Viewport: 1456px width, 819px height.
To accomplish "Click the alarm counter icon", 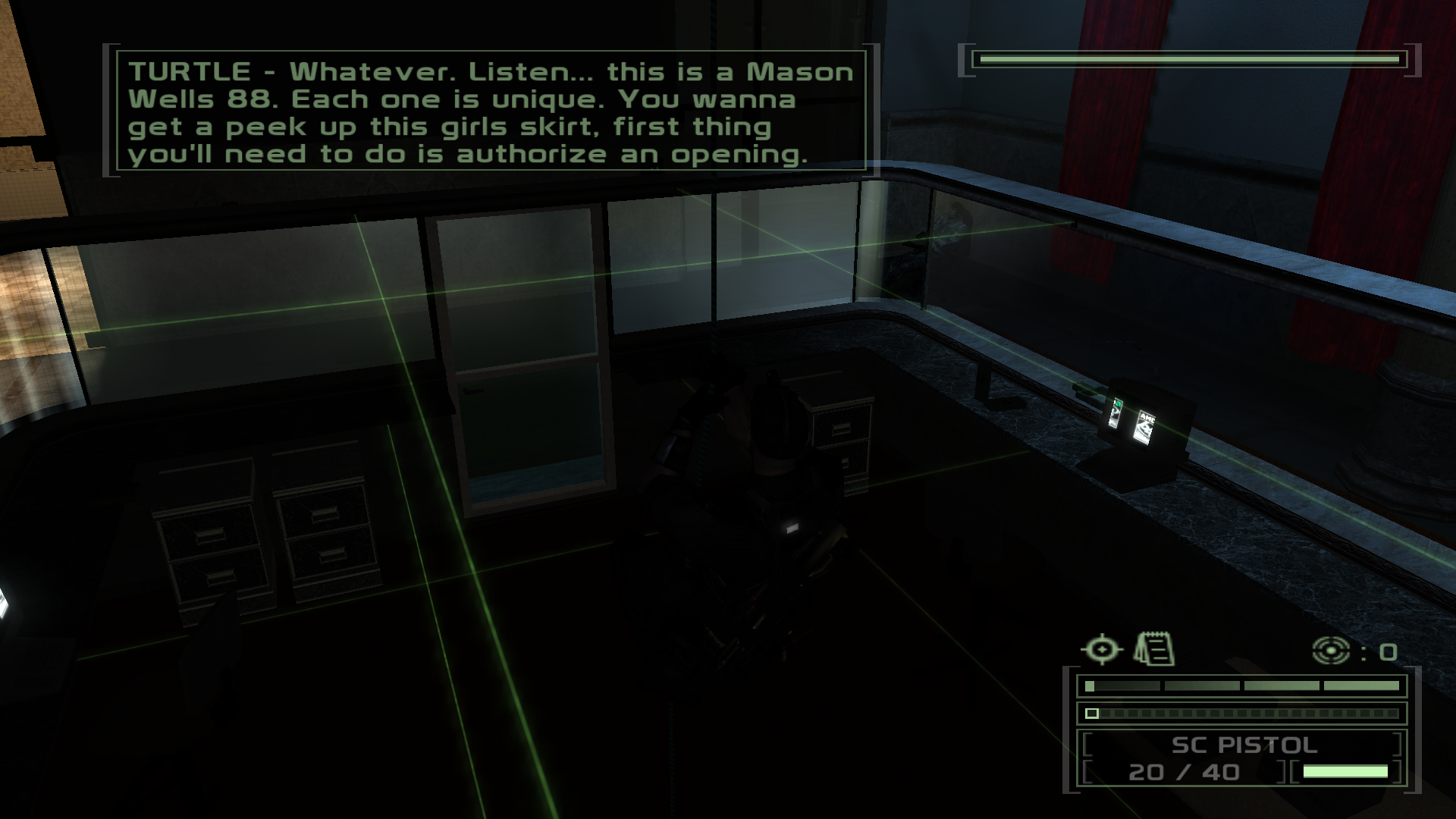I will [1332, 651].
